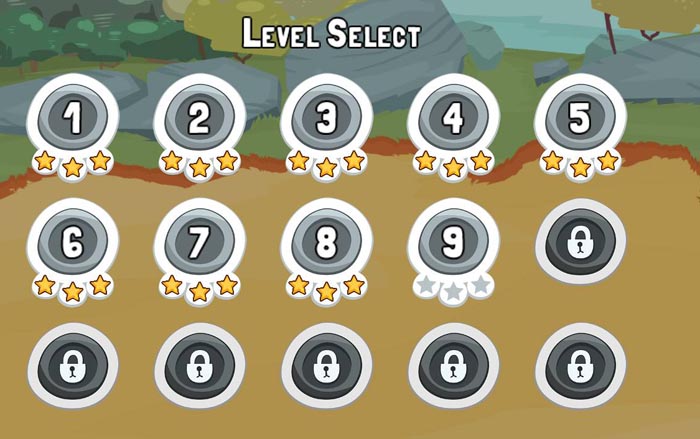
Task: Play level 4
Action: click(453, 120)
